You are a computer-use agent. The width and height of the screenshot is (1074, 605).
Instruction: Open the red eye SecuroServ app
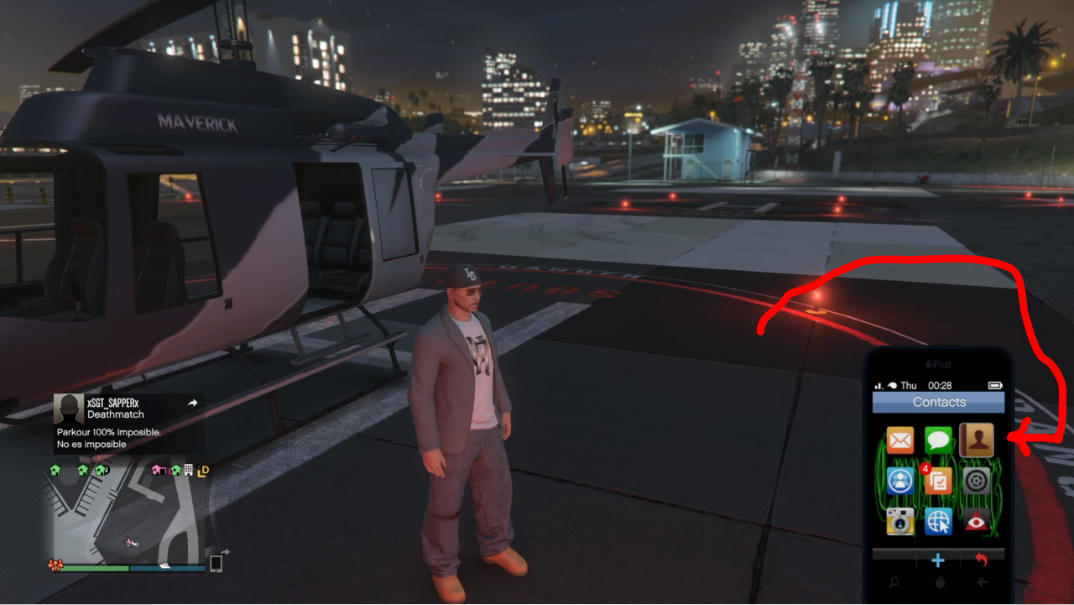[976, 521]
